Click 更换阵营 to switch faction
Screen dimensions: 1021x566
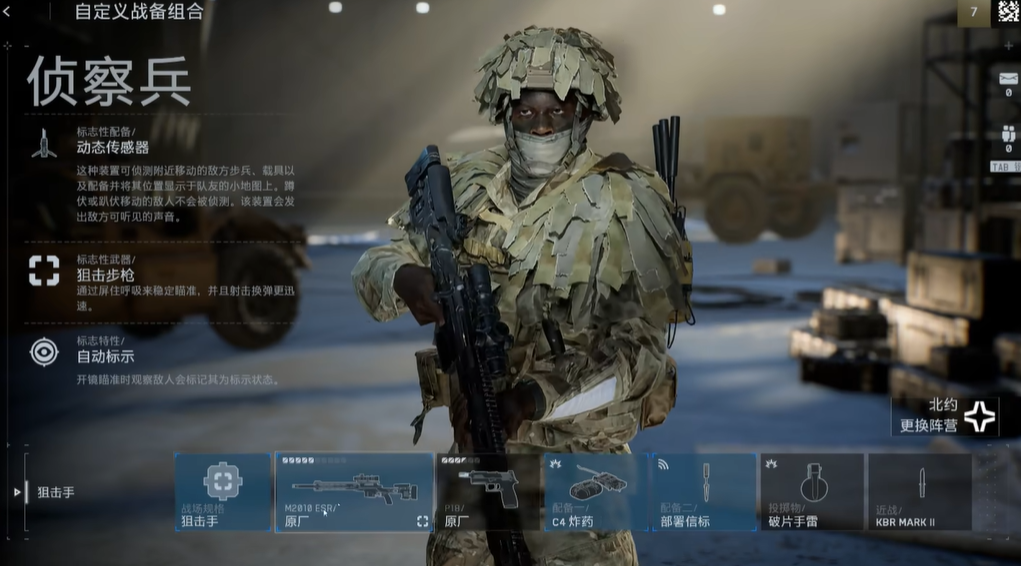[945, 416]
